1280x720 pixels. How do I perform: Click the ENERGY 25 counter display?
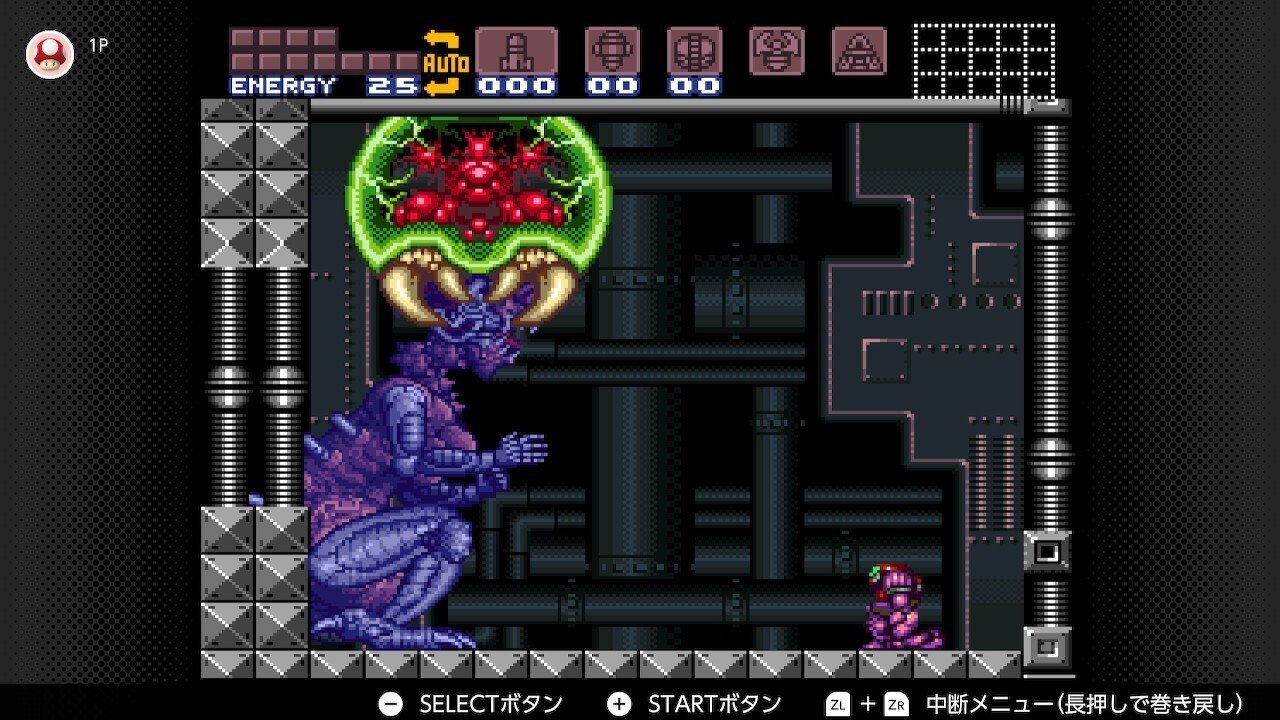pyautogui.click(x=320, y=86)
